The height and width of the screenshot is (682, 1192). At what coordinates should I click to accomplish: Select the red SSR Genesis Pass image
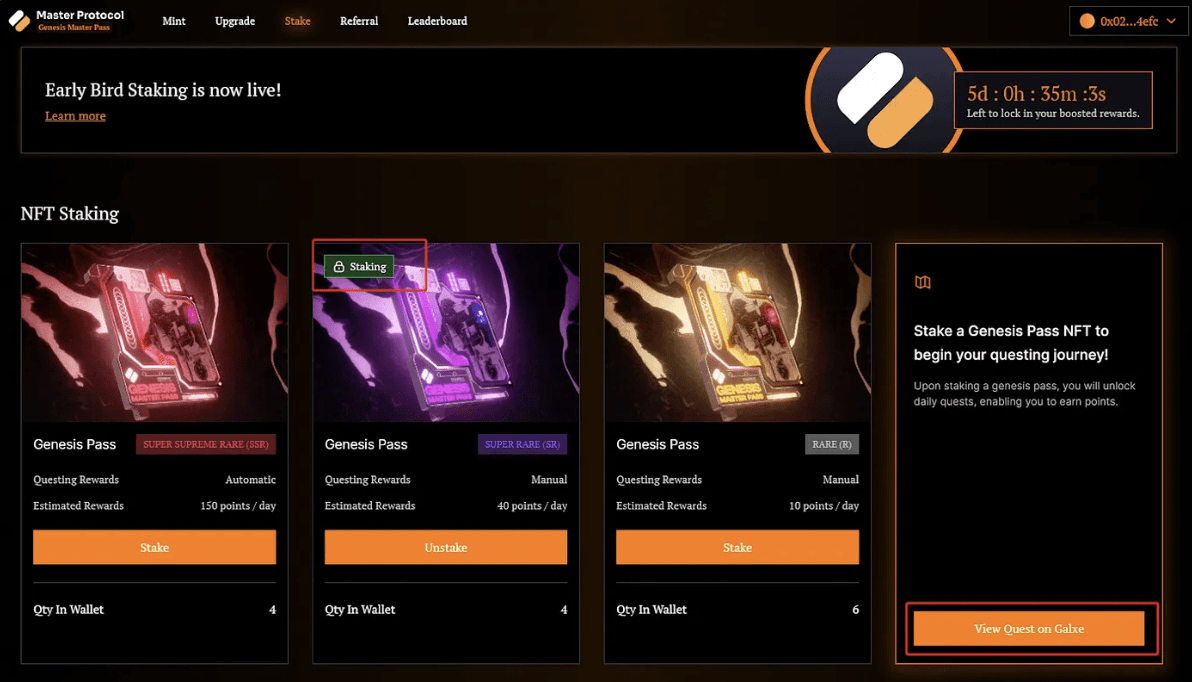tap(154, 333)
